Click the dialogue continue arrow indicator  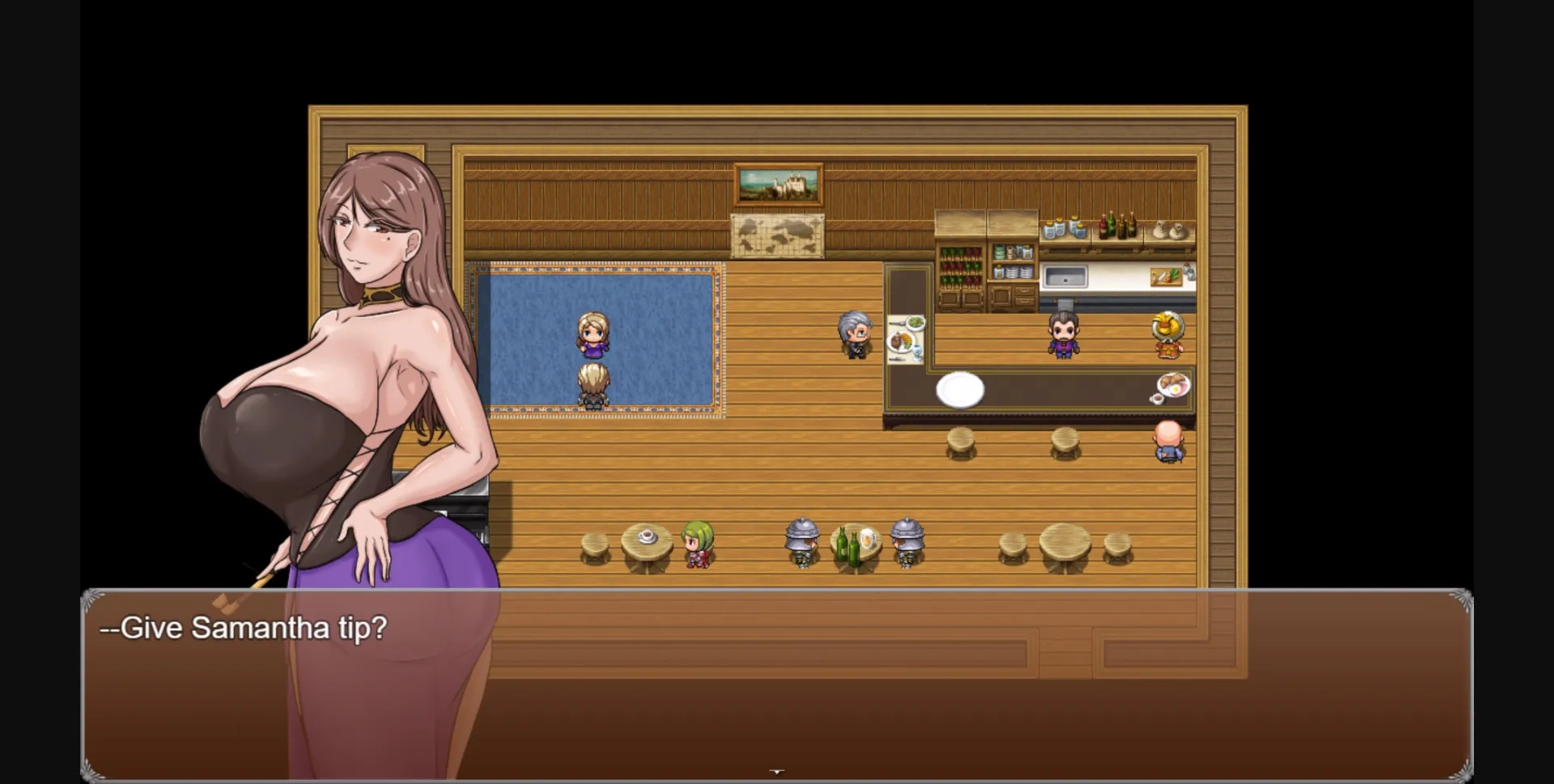coord(777,772)
